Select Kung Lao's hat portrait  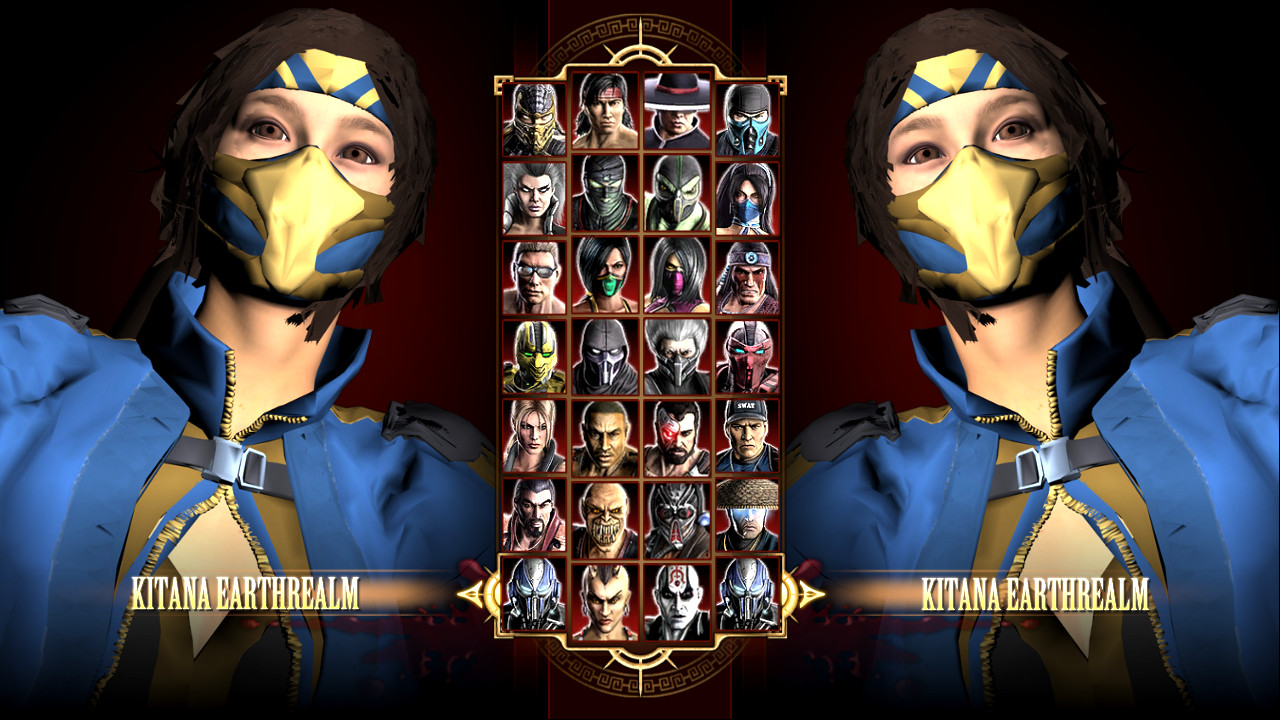pos(675,110)
